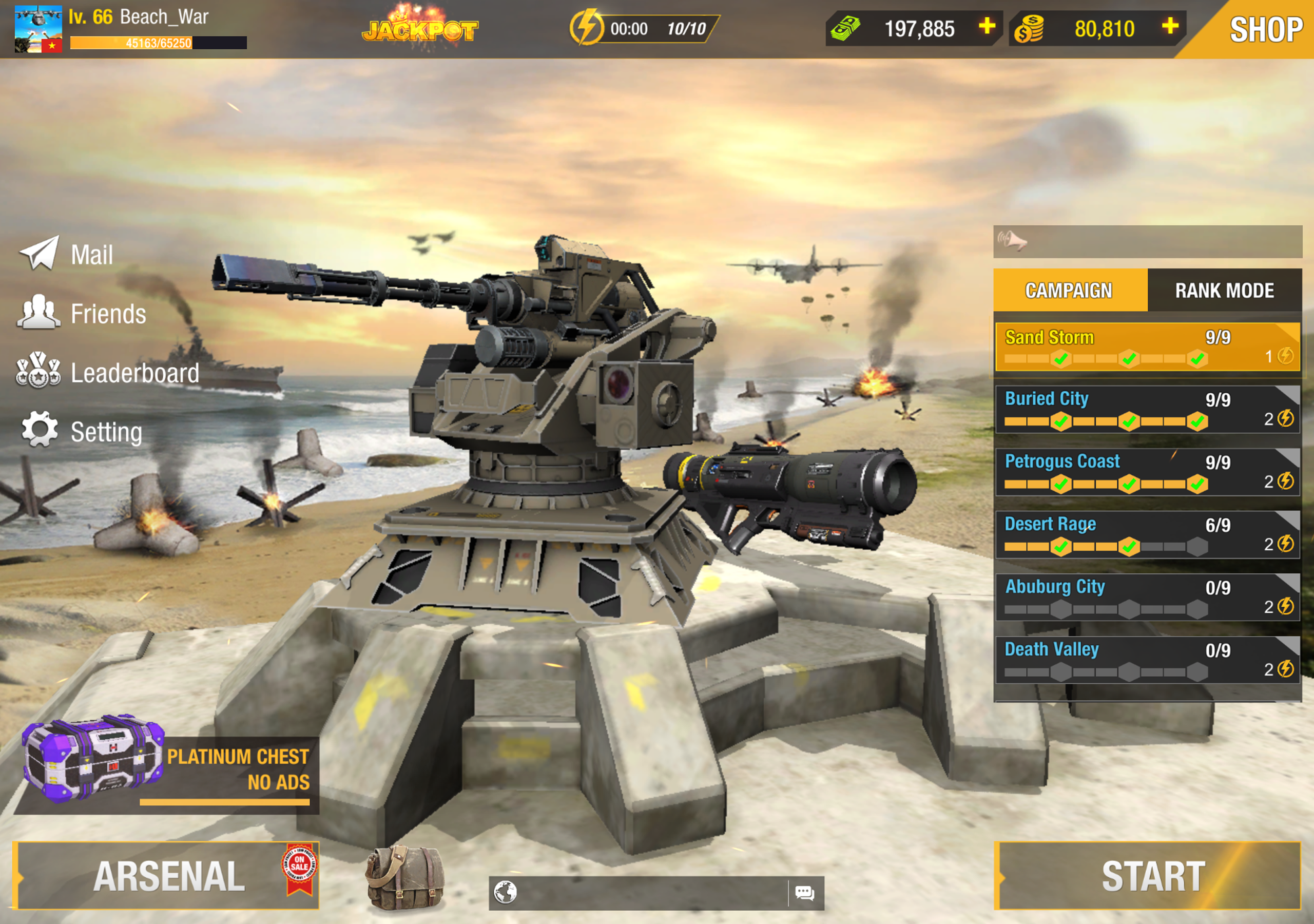Switch to Rank Mode tab
This screenshot has height=924, width=1314.
point(1225,291)
